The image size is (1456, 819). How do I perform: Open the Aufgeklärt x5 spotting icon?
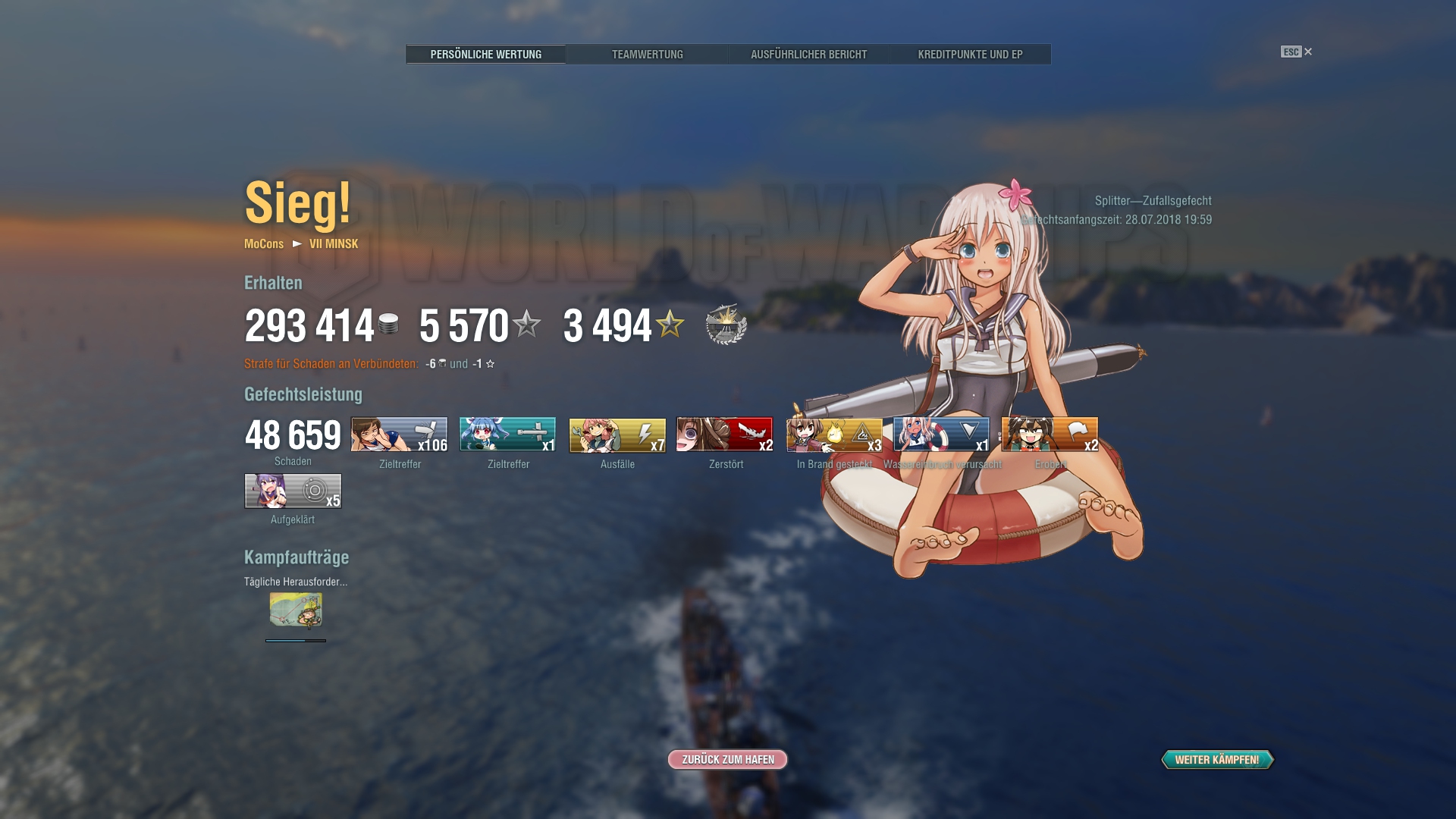[x=292, y=491]
